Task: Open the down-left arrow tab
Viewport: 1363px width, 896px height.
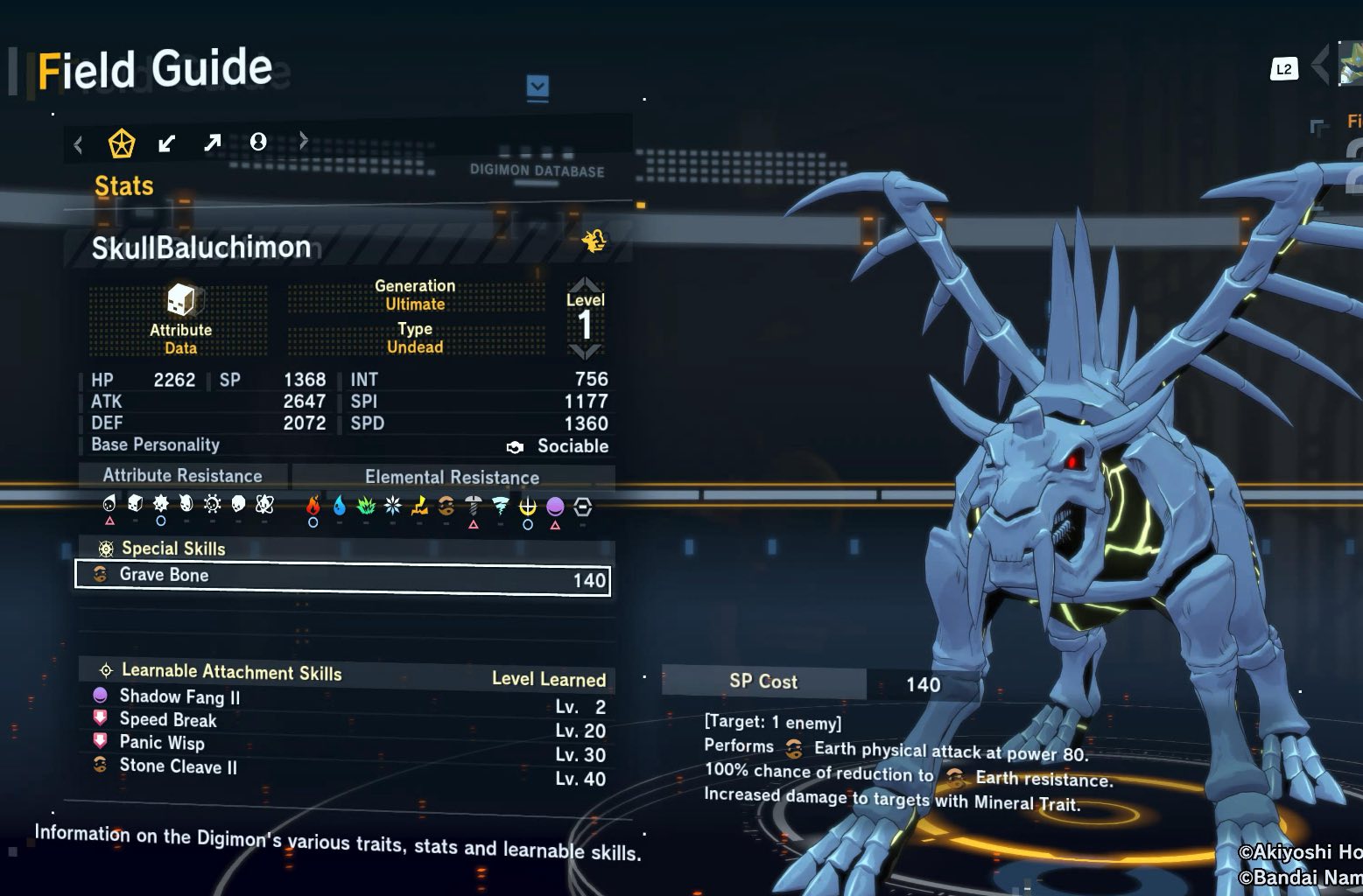Action: point(166,143)
